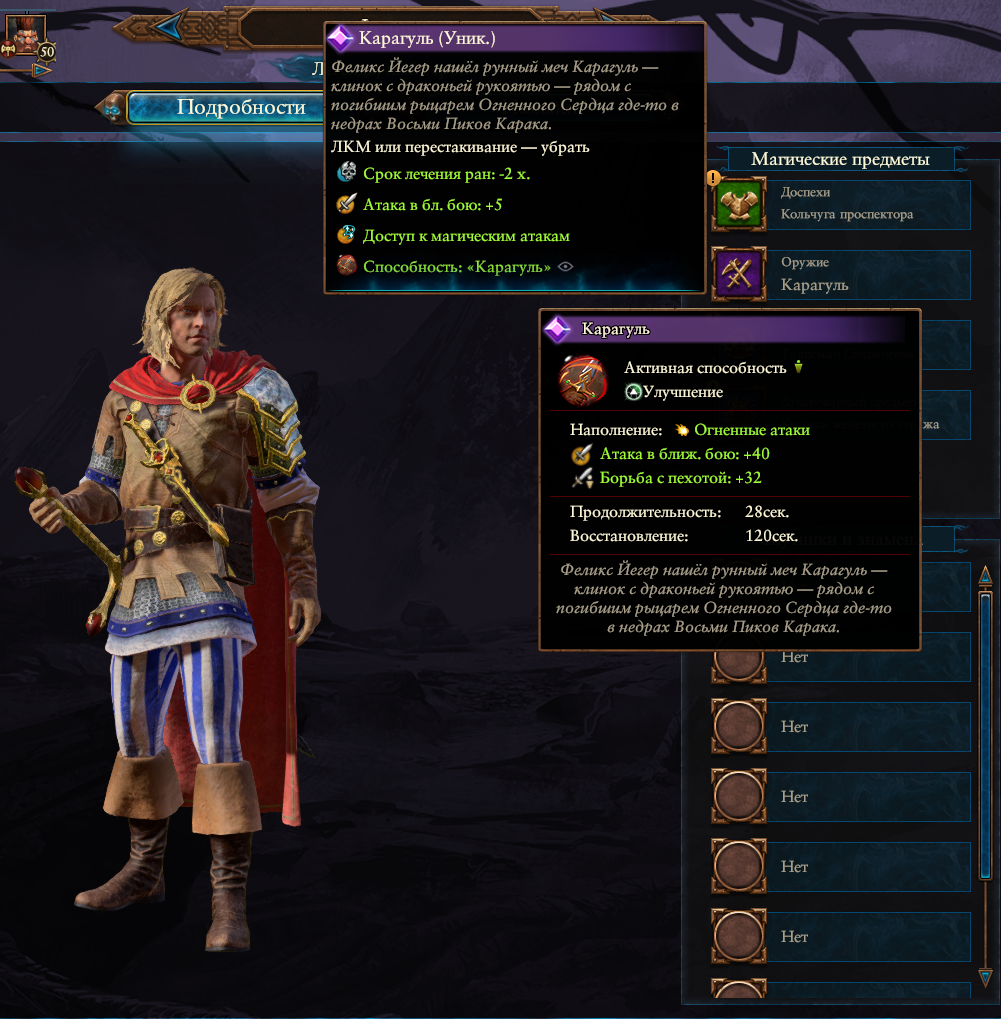Click the small blue arrow under the portrait
The height and width of the screenshot is (1019, 1001).
point(41,70)
